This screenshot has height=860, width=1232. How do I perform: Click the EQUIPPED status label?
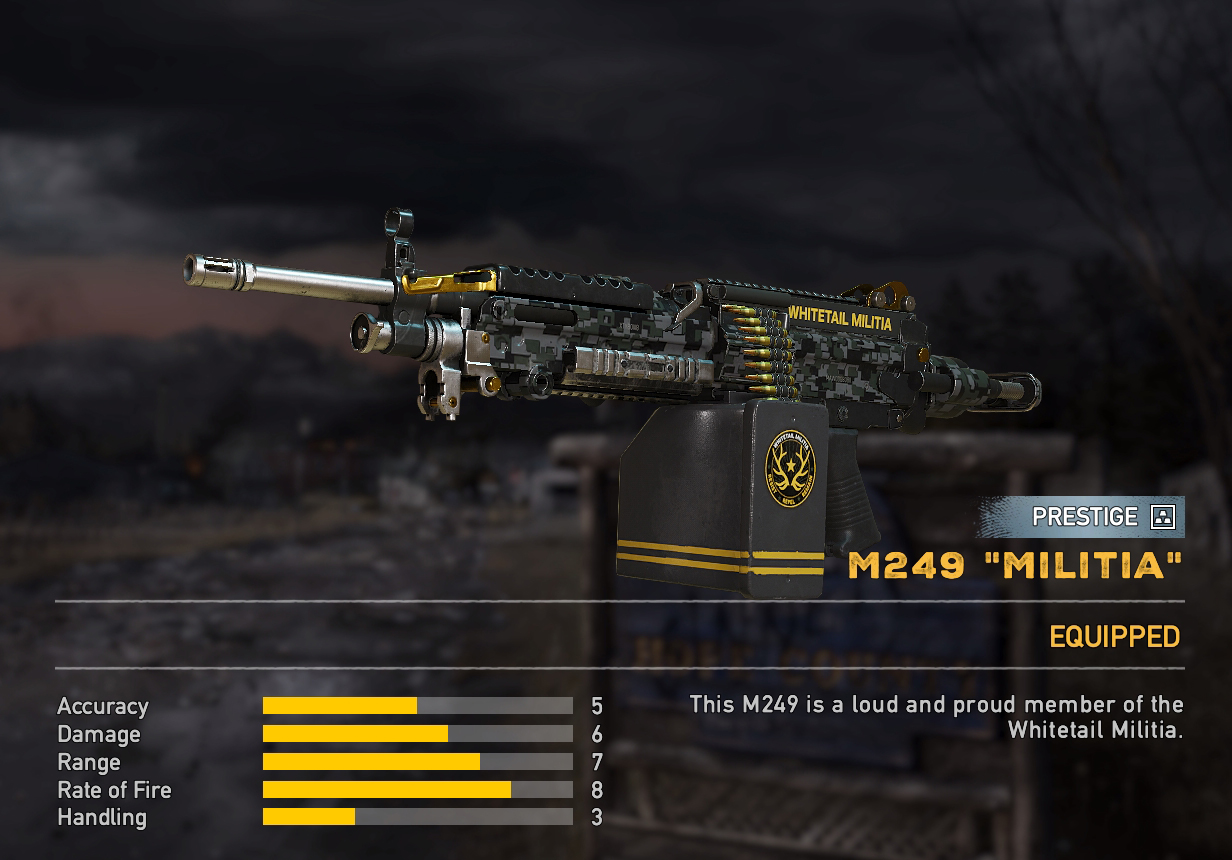[1114, 637]
